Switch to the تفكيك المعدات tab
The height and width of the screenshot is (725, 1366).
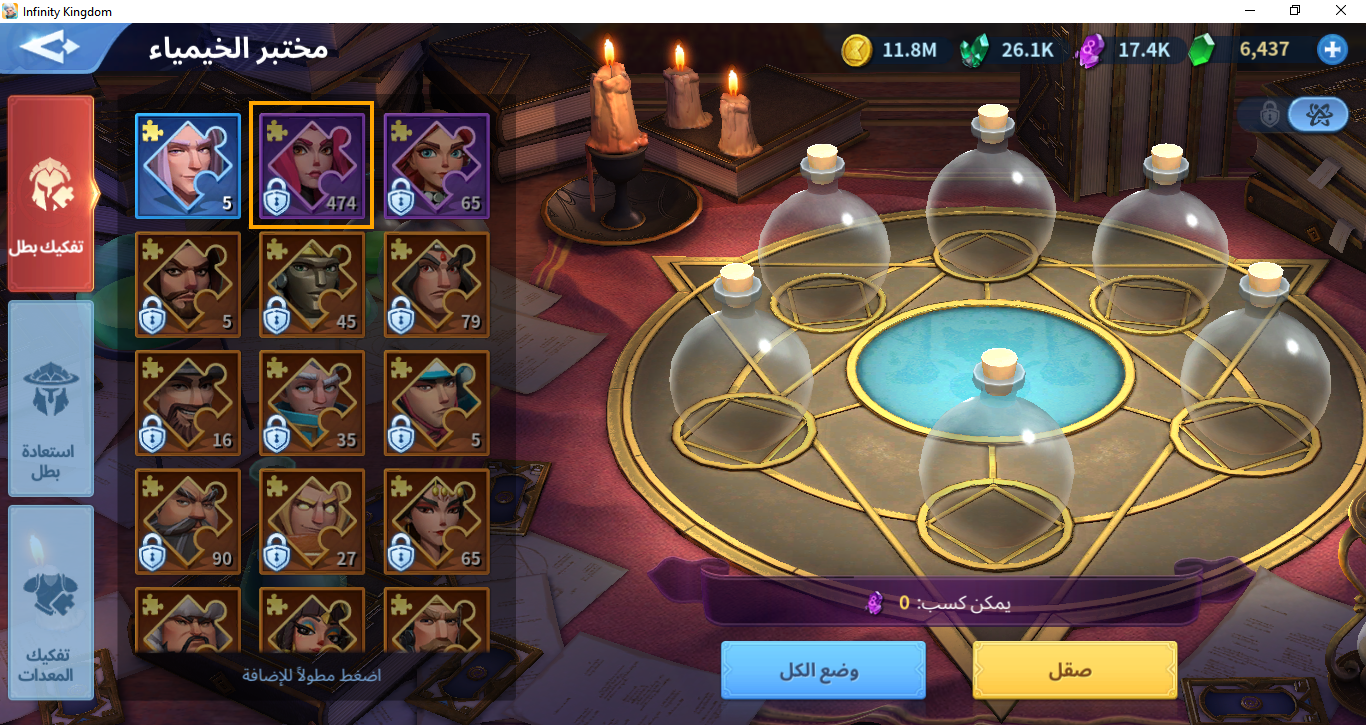coord(50,603)
